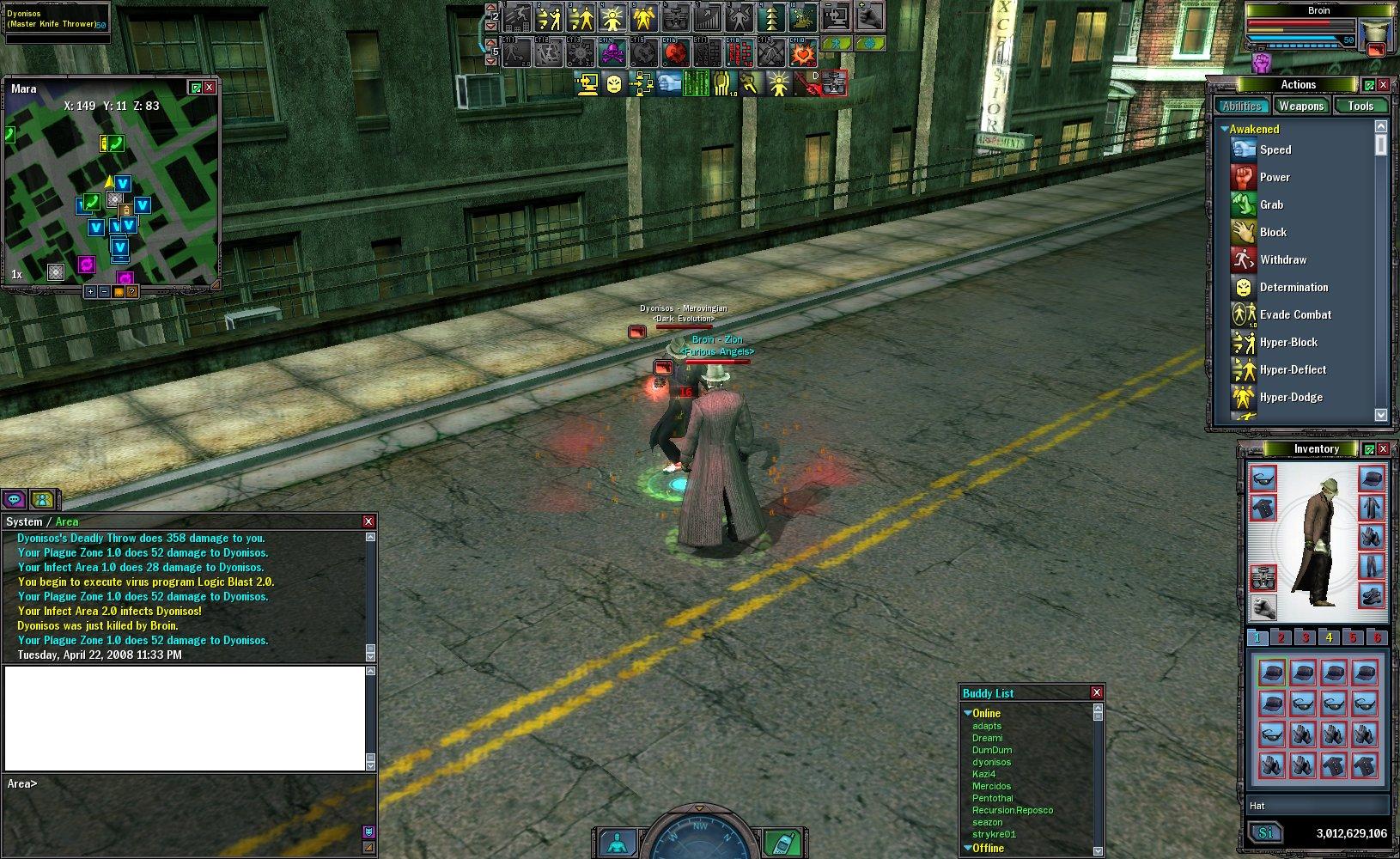Collapse the Online buddy group
Viewport: 1400px width, 859px height.
click(x=968, y=713)
